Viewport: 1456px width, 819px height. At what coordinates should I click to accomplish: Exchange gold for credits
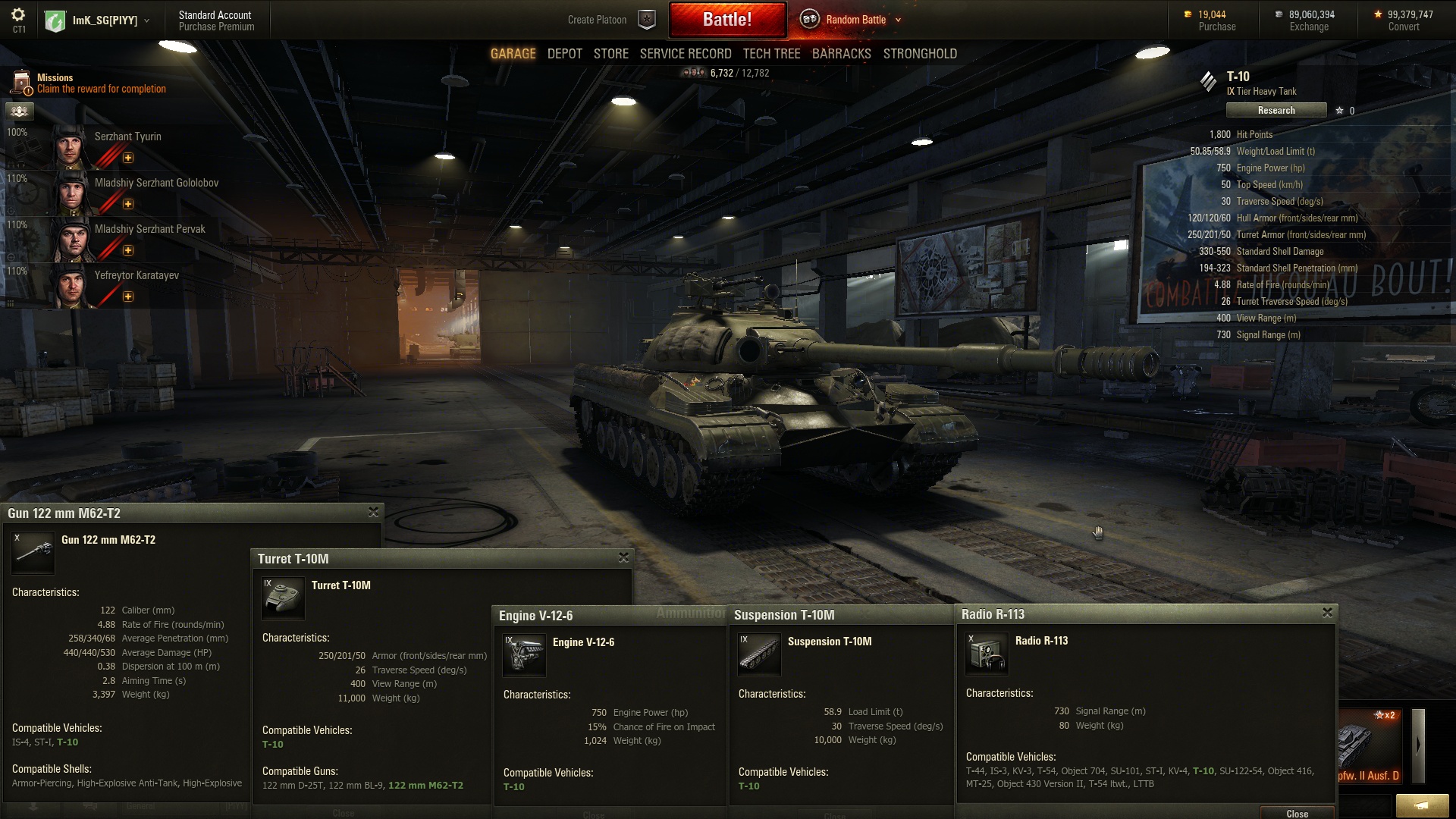click(1309, 27)
